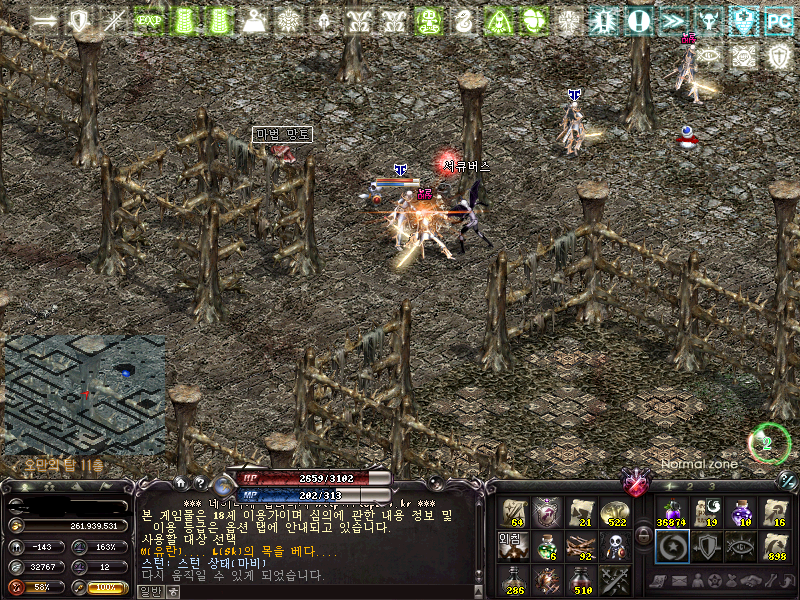This screenshot has width=800, height=600.
Task: Open the minimap in the corner
Action: (84, 395)
